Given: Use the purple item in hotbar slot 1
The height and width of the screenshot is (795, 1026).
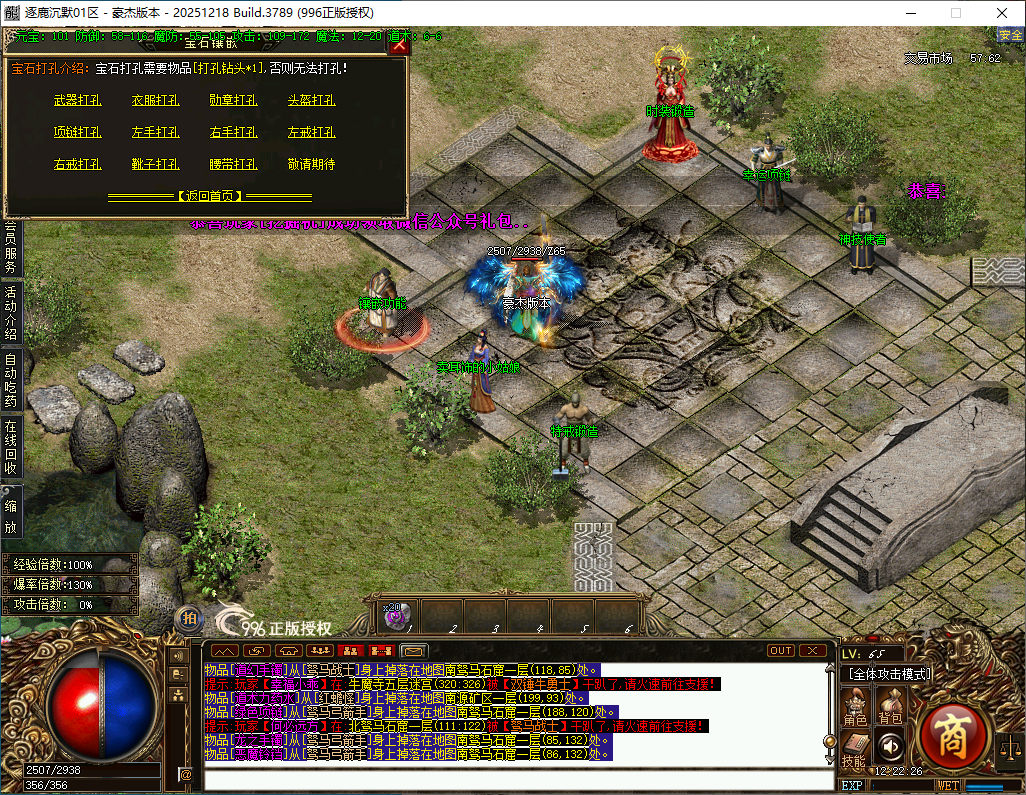Looking at the screenshot, I should click(396, 616).
